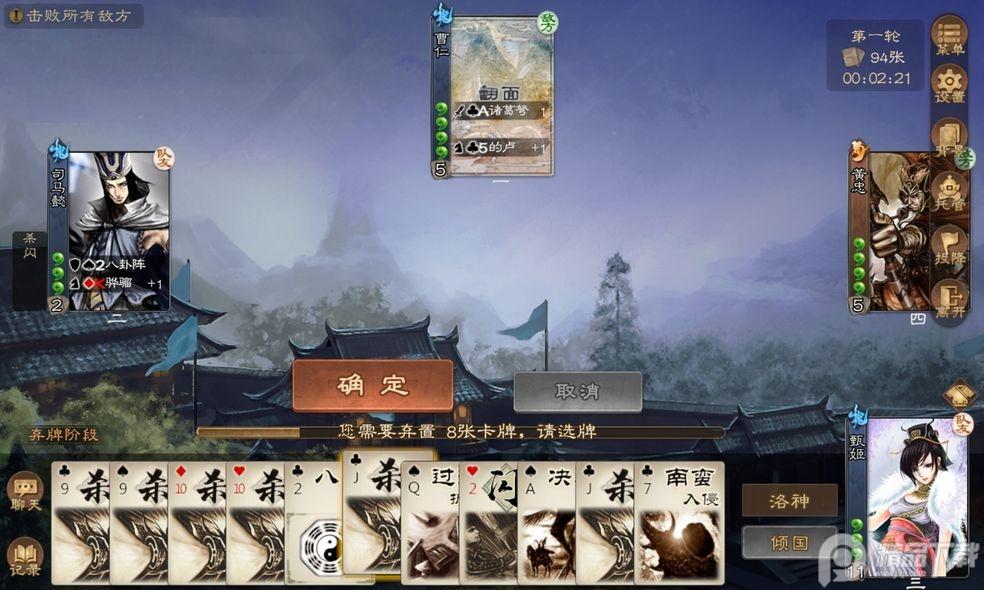Confirm the discard with 确定

click(372, 385)
